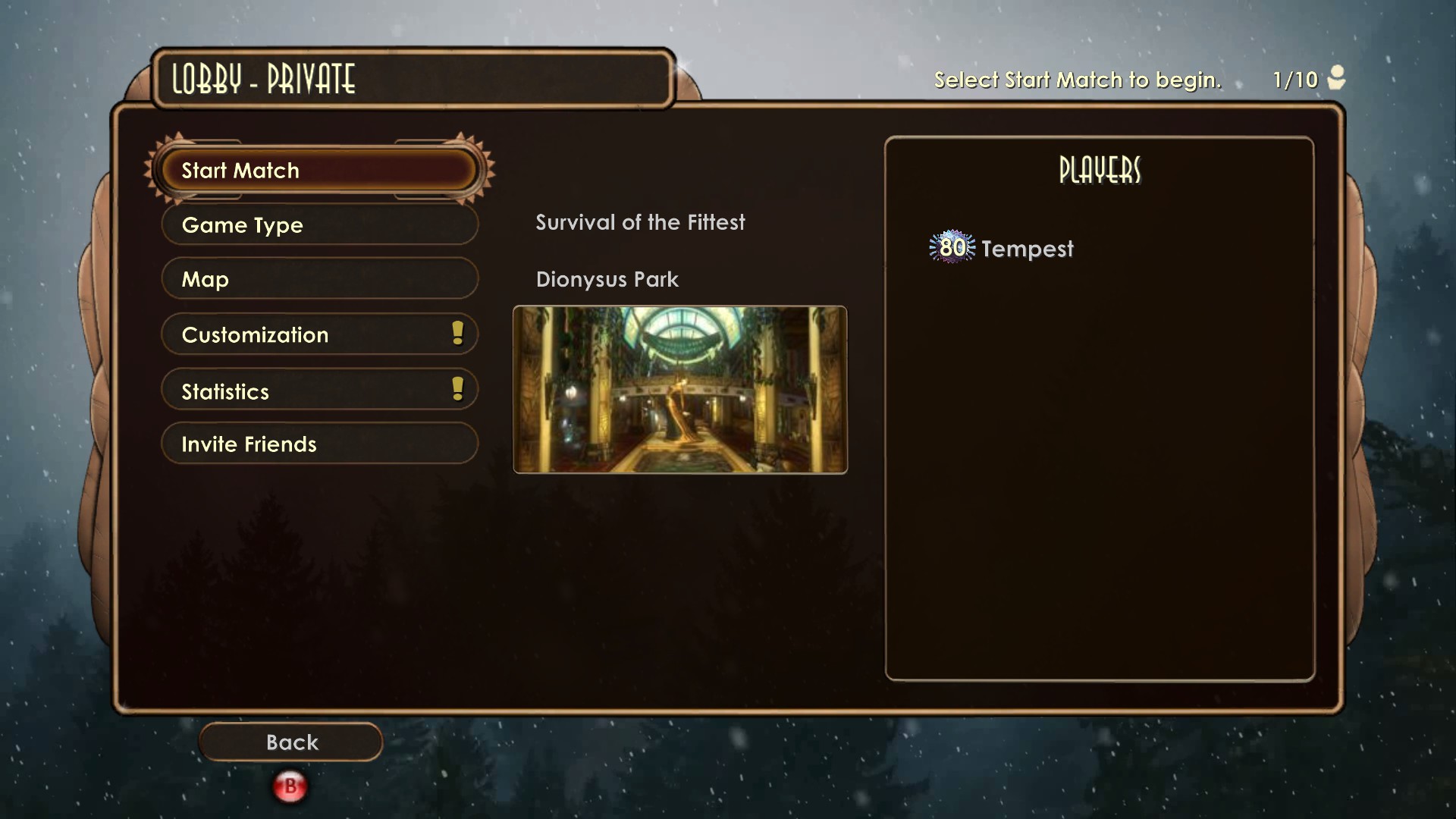
Task: Open the Customization menu
Action: pyautogui.click(x=318, y=334)
